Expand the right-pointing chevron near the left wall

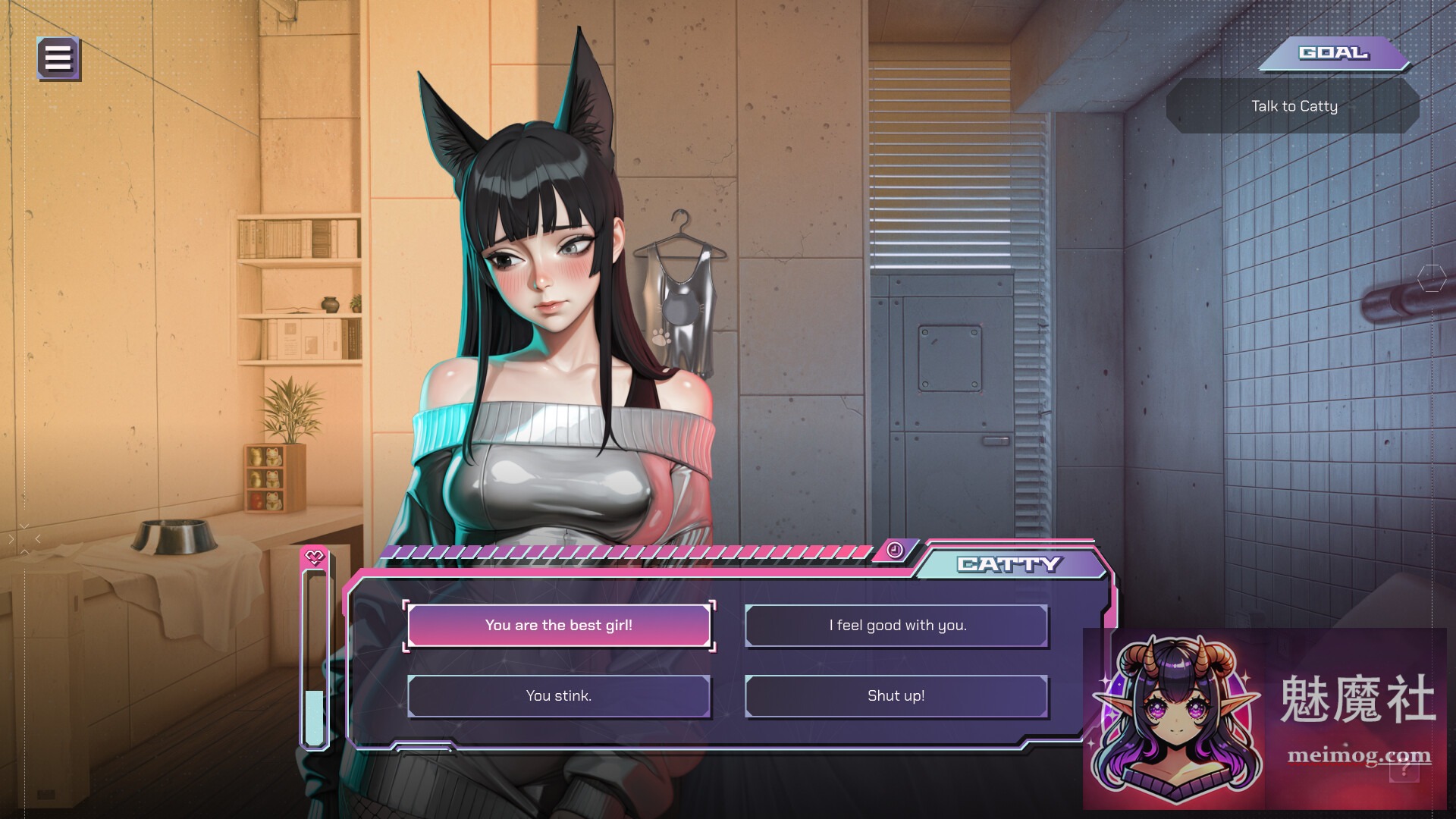pyautogui.click(x=11, y=538)
